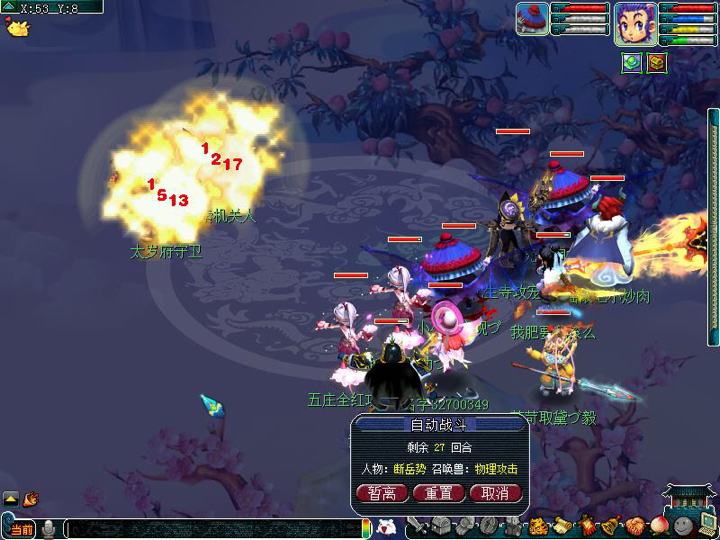
Task: Open the peach icon in toolbar
Action: pos(658,525)
